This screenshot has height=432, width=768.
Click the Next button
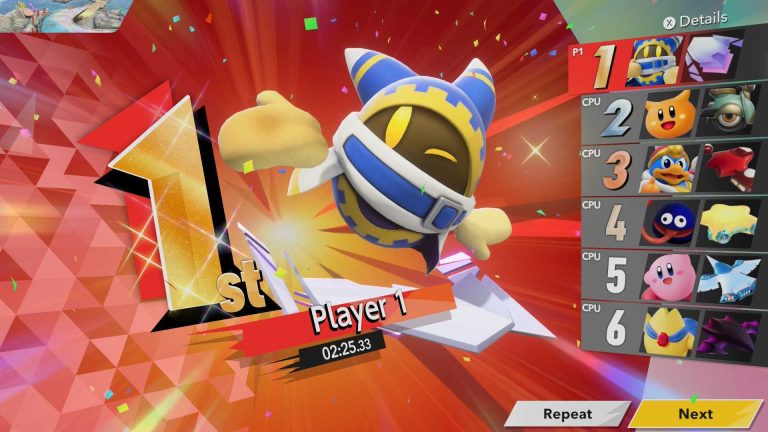pos(695,413)
